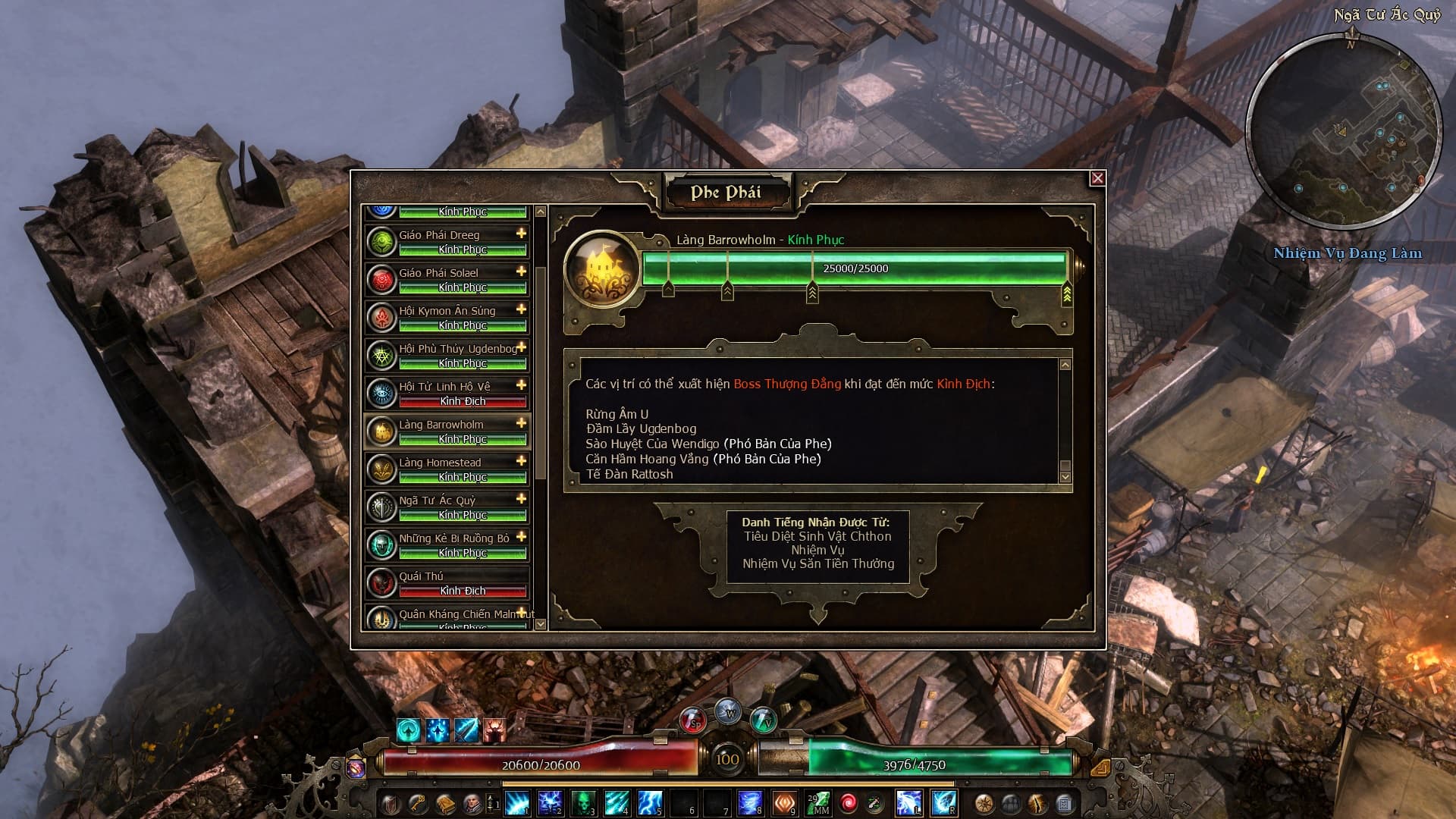This screenshot has height=819, width=1456.
Task: Select the Làng Homestead faction row
Action: click(447, 469)
